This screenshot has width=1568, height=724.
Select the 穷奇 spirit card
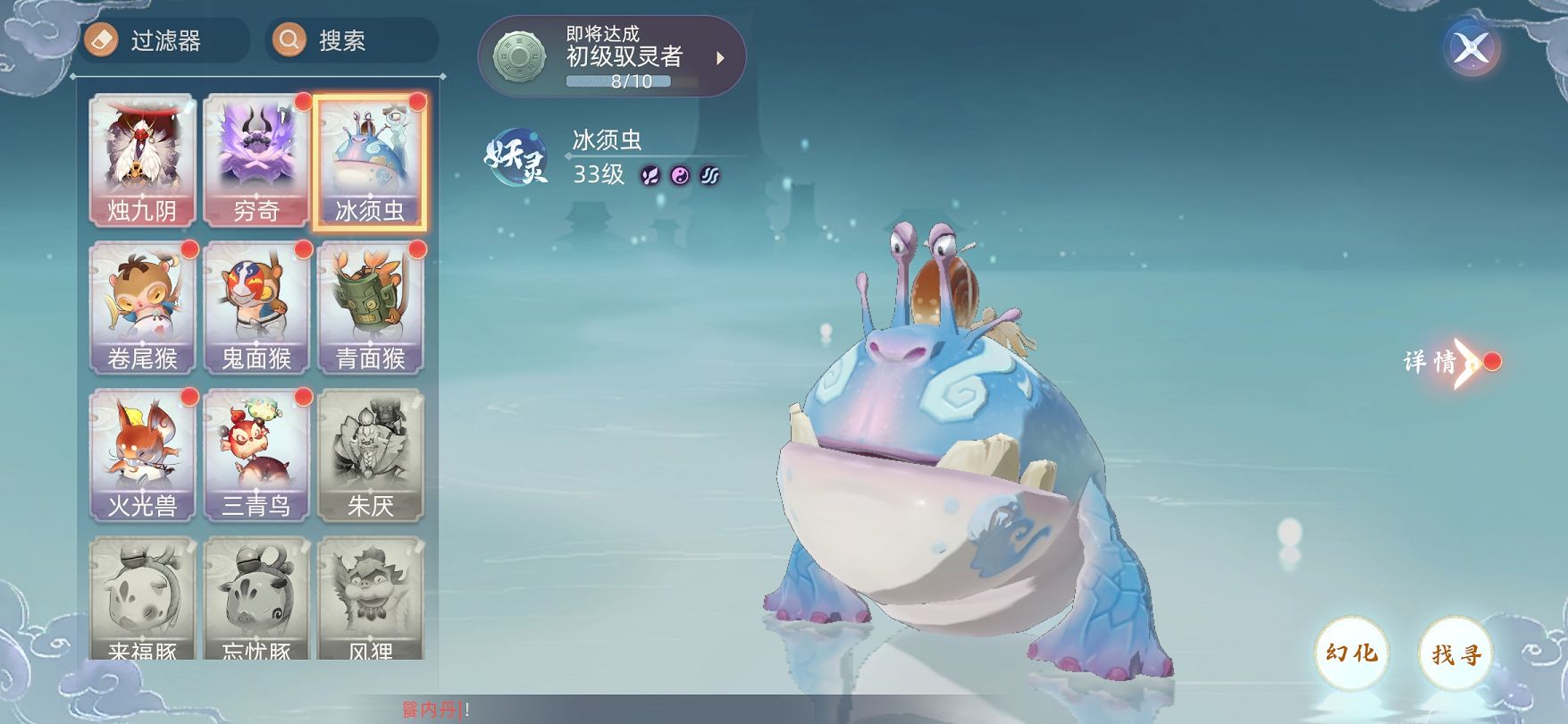pos(256,161)
